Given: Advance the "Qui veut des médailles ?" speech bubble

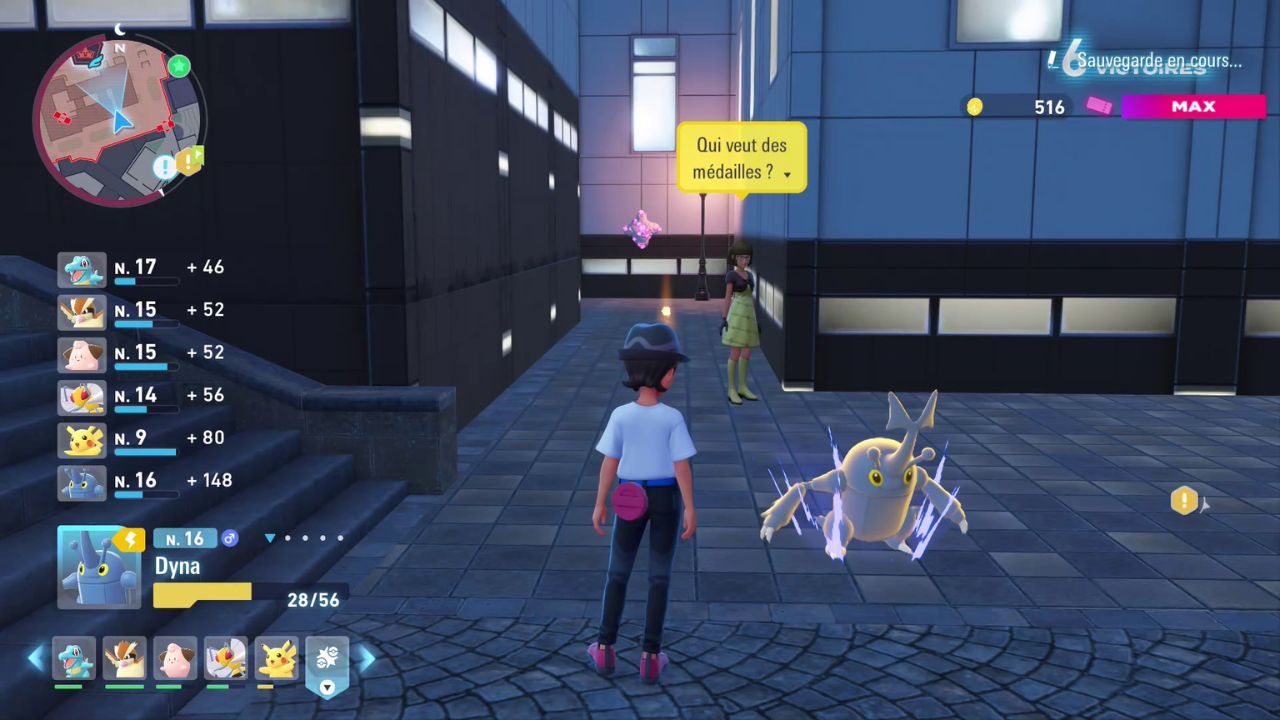Looking at the screenshot, I should 741,158.
